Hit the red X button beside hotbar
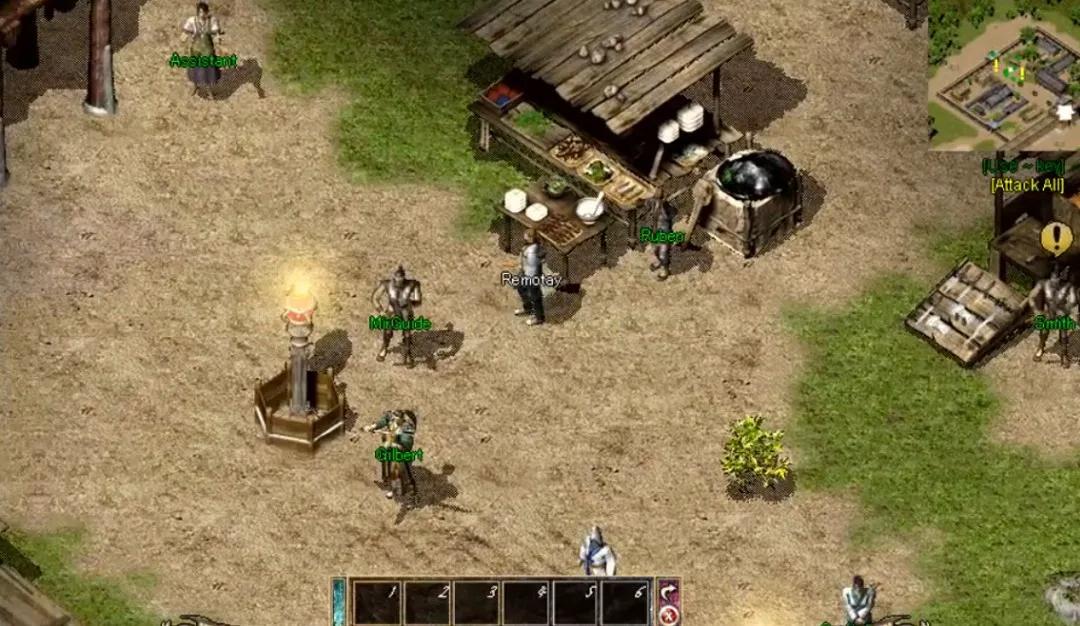This screenshot has width=1080, height=626. click(668, 614)
